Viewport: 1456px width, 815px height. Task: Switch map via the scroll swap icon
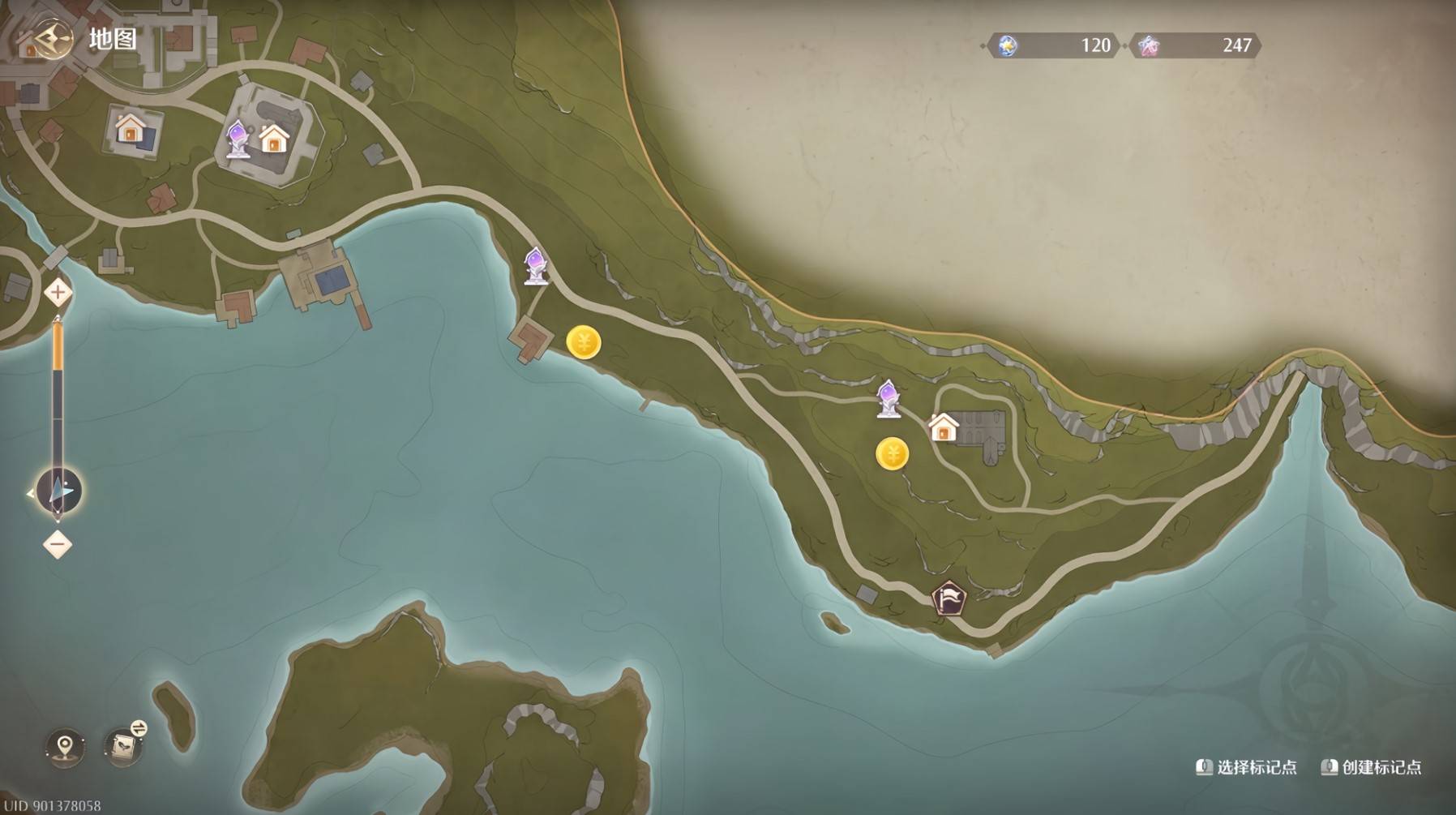point(125,744)
